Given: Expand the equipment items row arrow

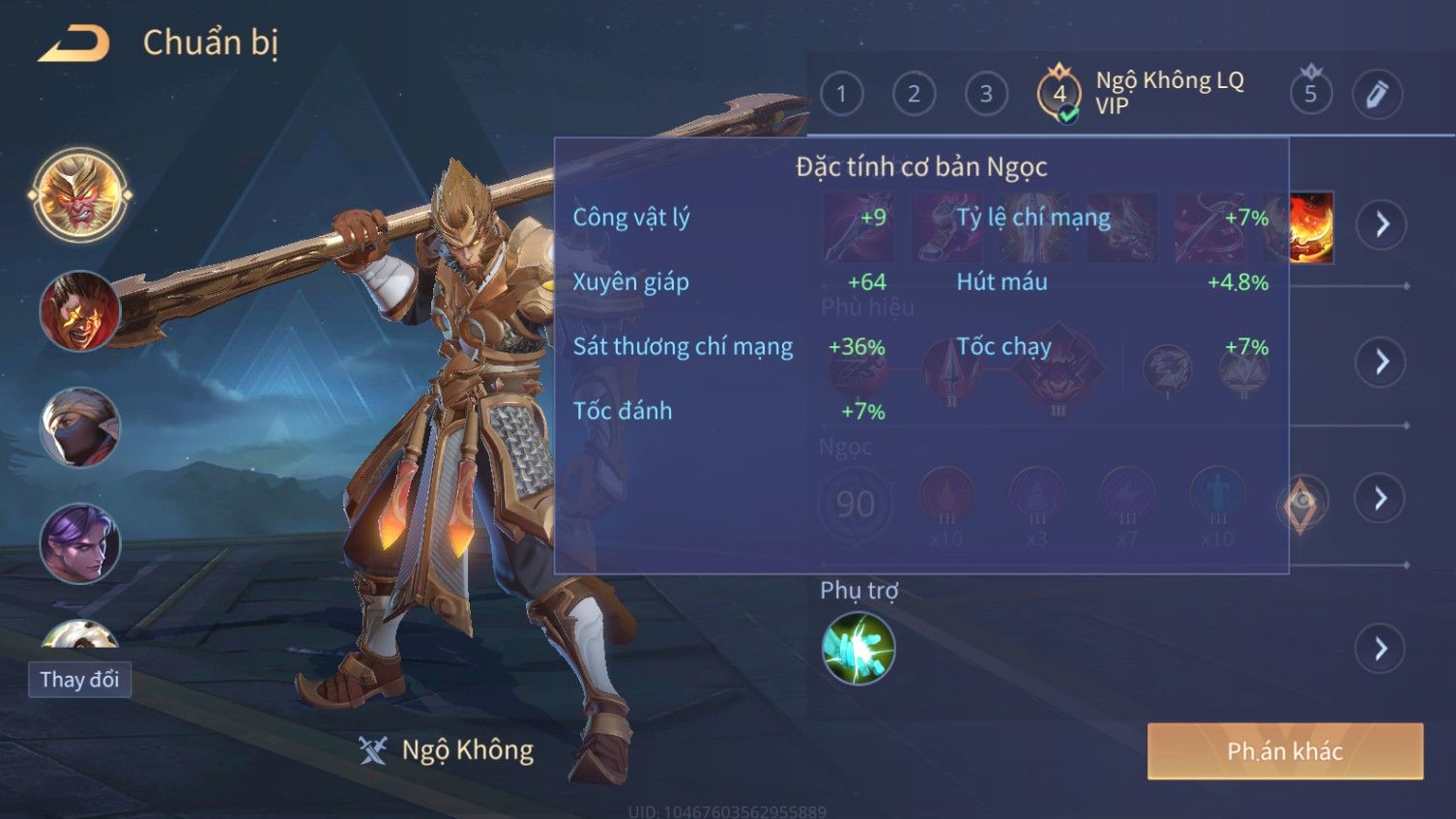Looking at the screenshot, I should [1381, 224].
